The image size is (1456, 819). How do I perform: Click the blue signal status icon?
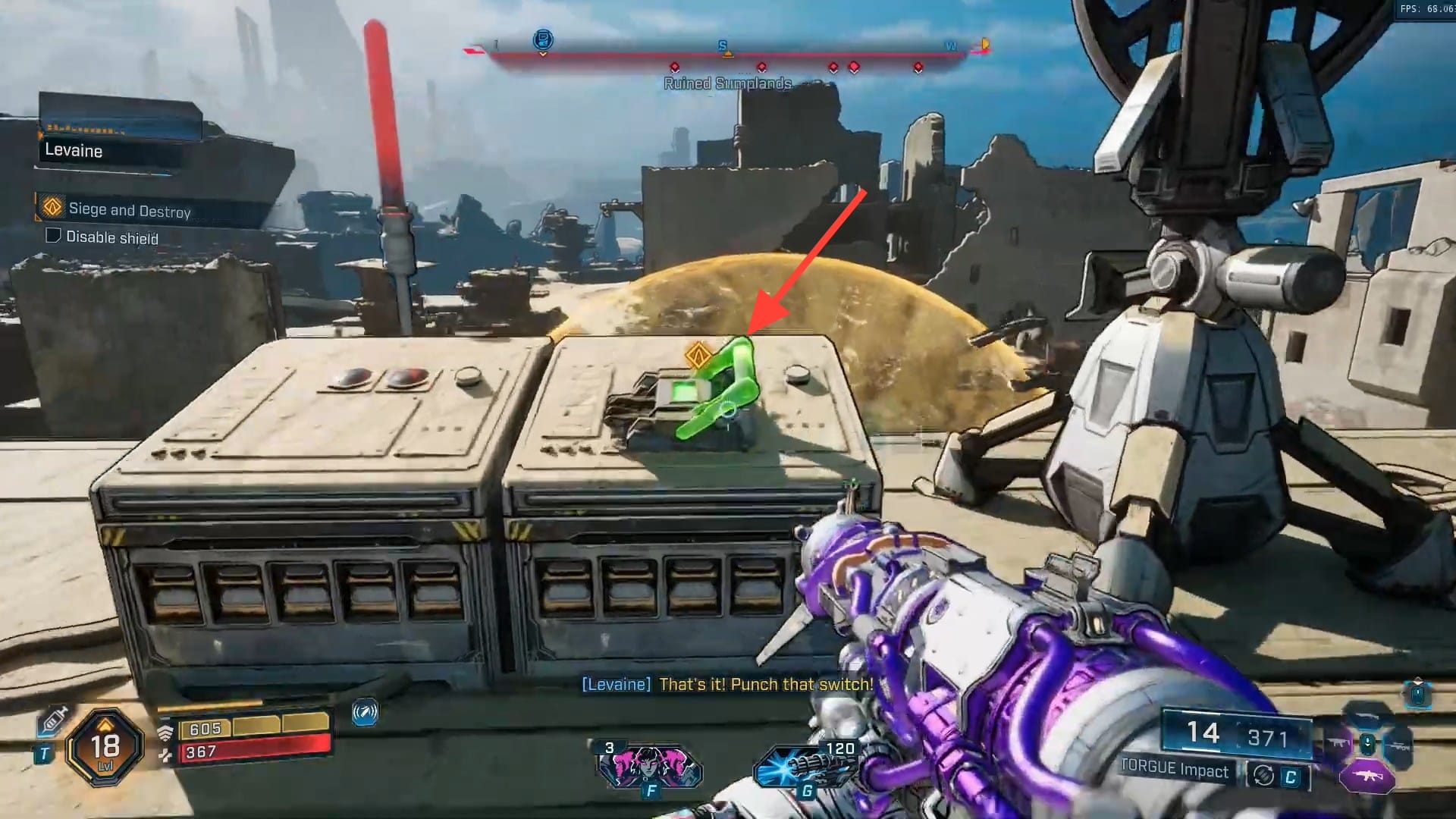pyautogui.click(x=365, y=713)
